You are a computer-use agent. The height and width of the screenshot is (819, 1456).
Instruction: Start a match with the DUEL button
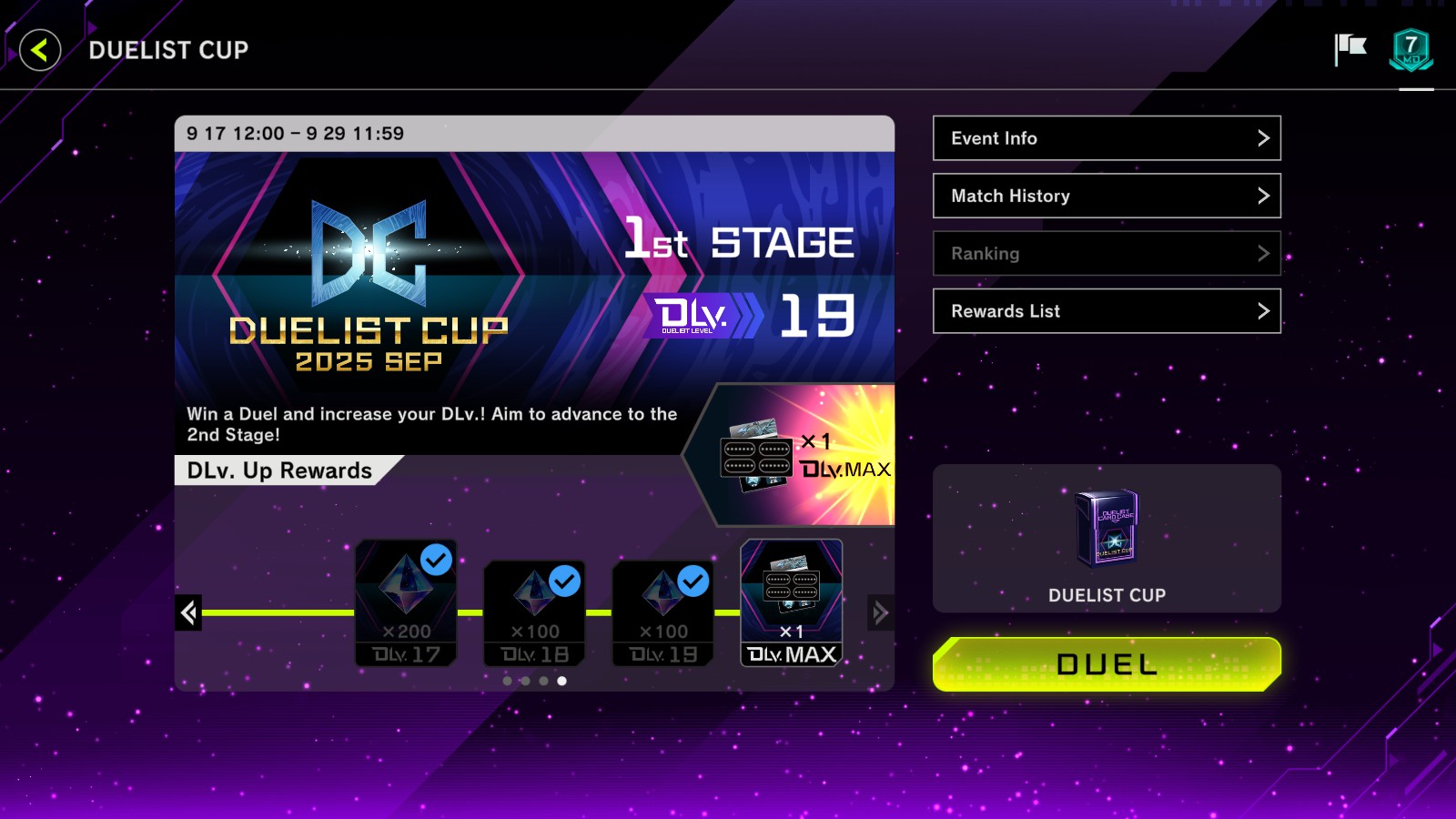(1107, 664)
